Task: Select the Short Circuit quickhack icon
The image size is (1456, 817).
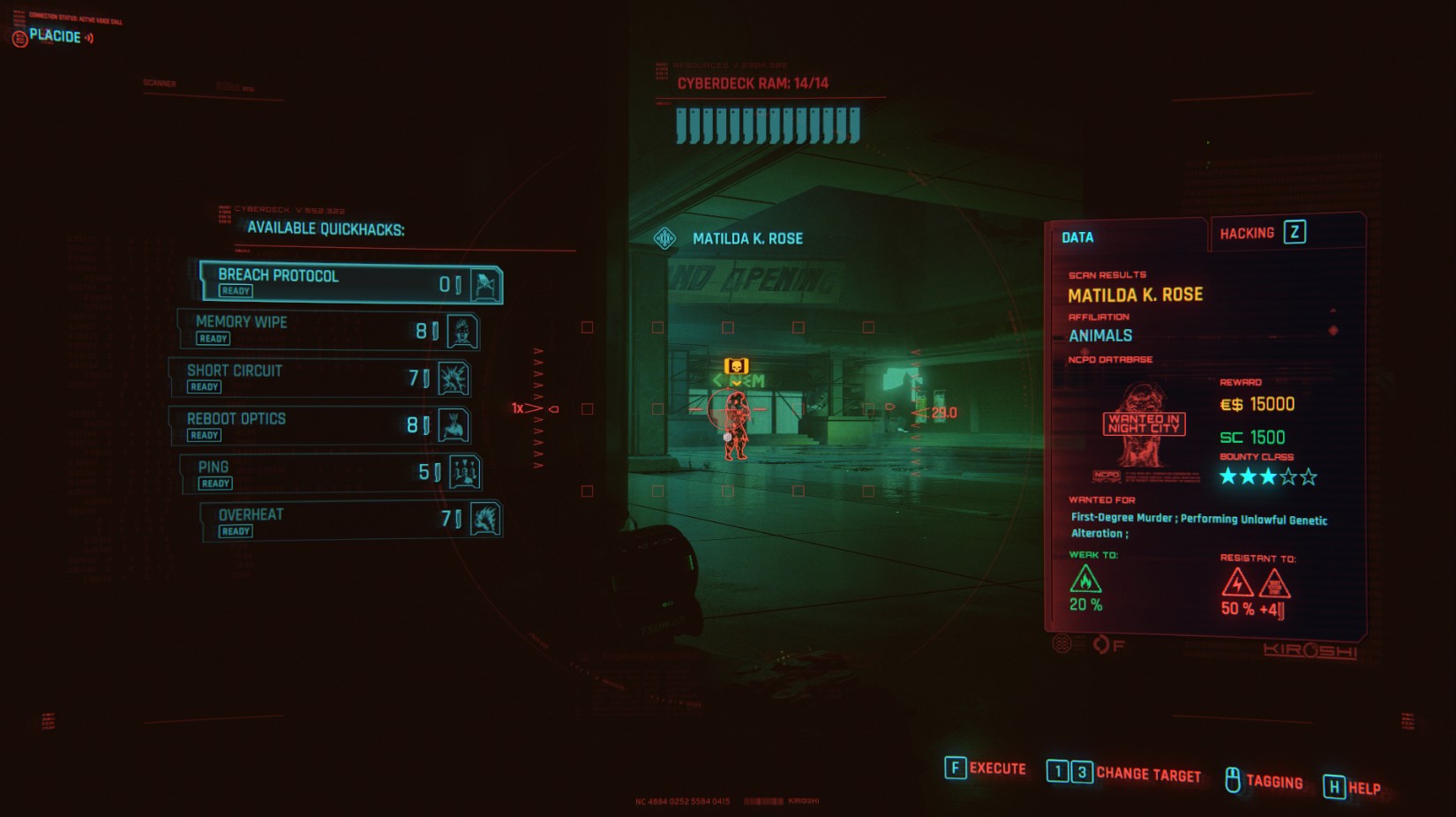Action: point(455,379)
